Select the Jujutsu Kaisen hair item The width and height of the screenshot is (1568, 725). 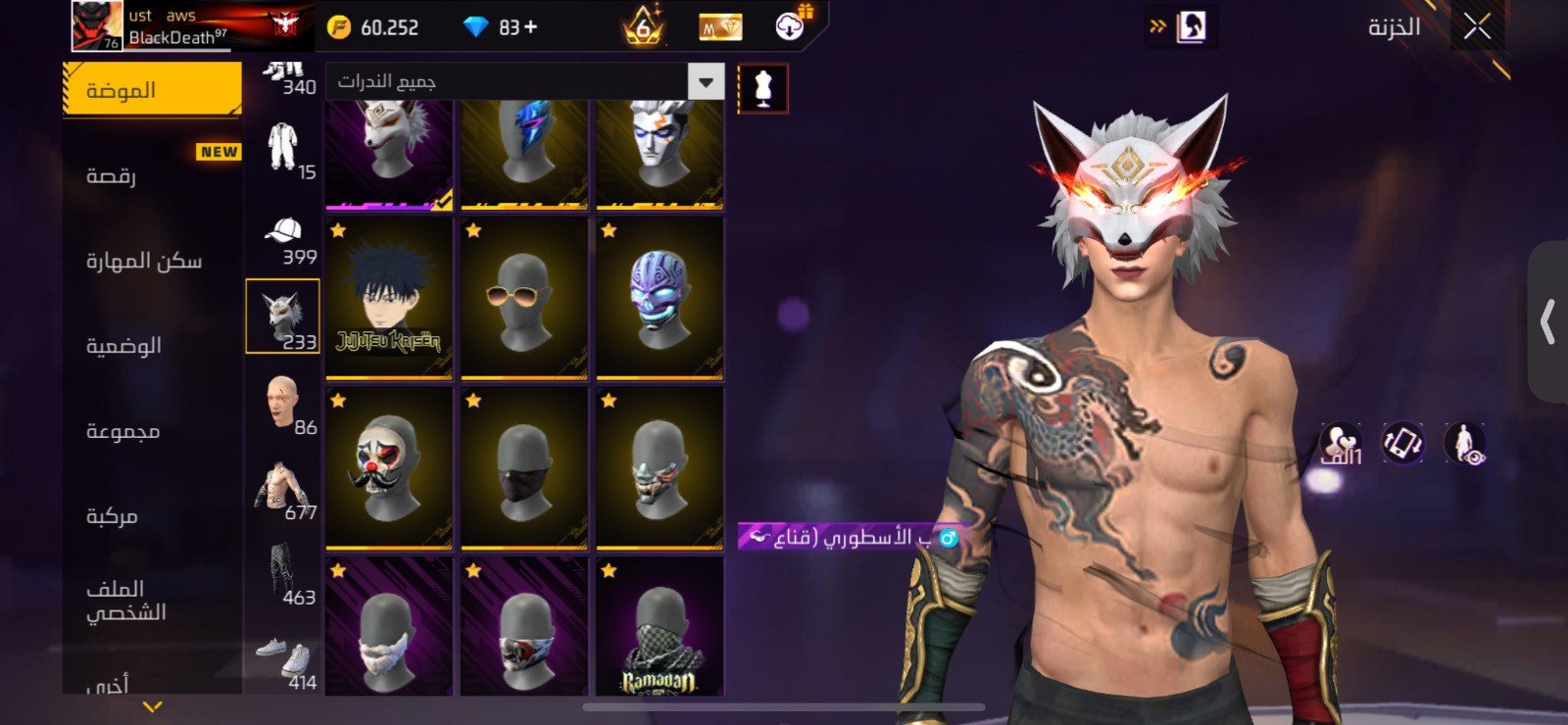pos(389,298)
